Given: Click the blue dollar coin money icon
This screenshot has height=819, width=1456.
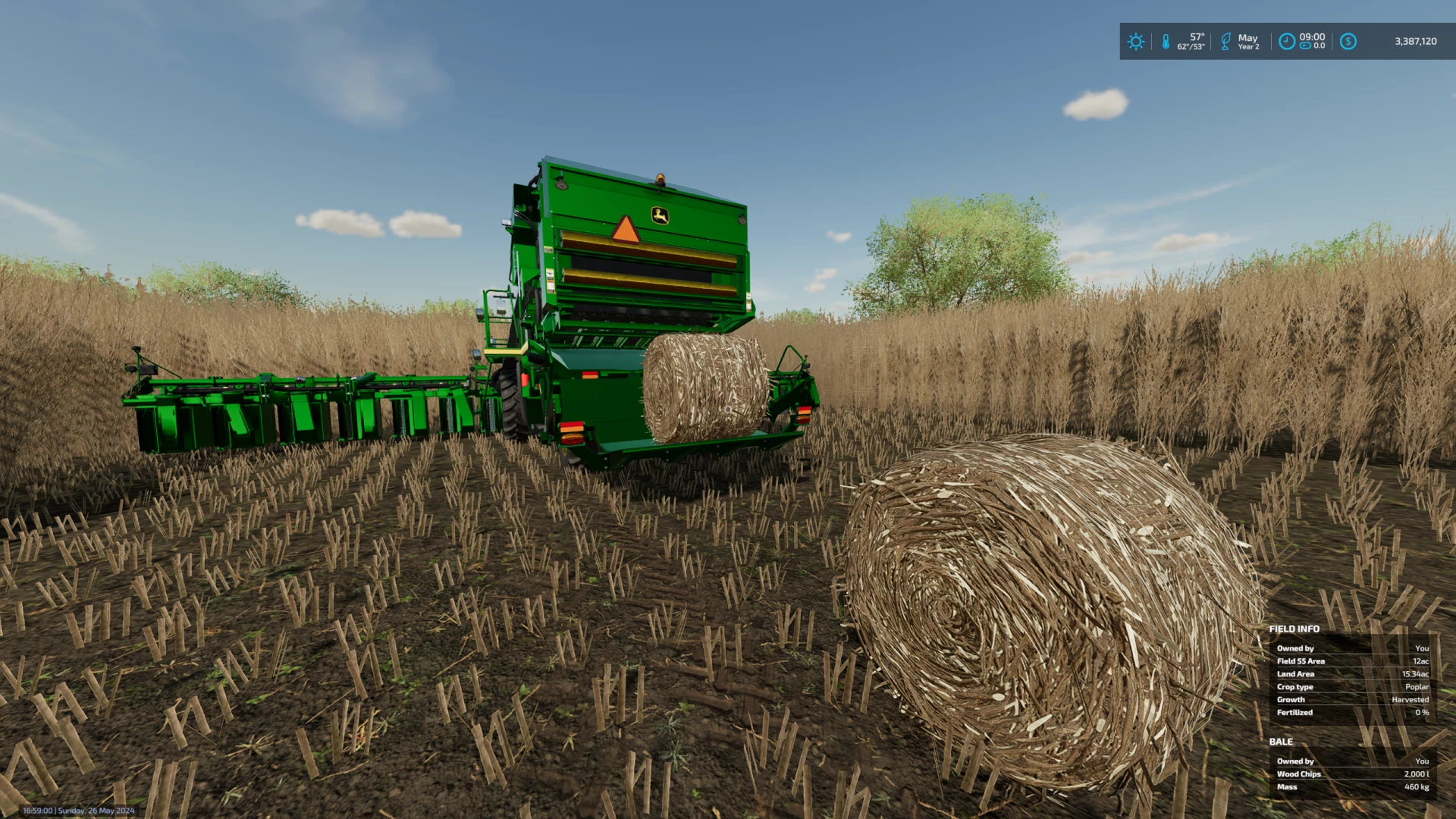Looking at the screenshot, I should (x=1348, y=42).
